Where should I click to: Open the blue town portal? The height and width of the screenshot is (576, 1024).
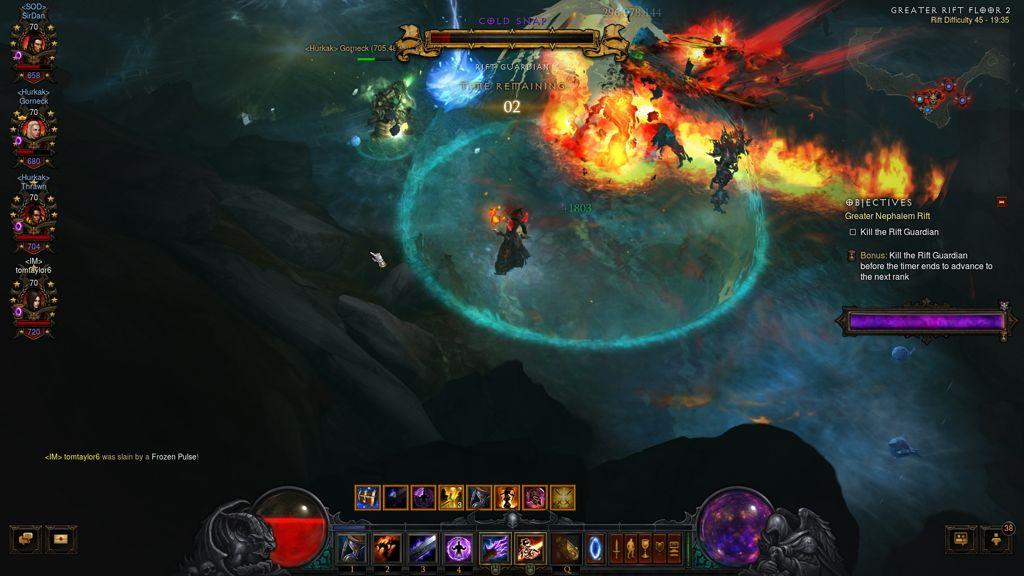[x=595, y=548]
